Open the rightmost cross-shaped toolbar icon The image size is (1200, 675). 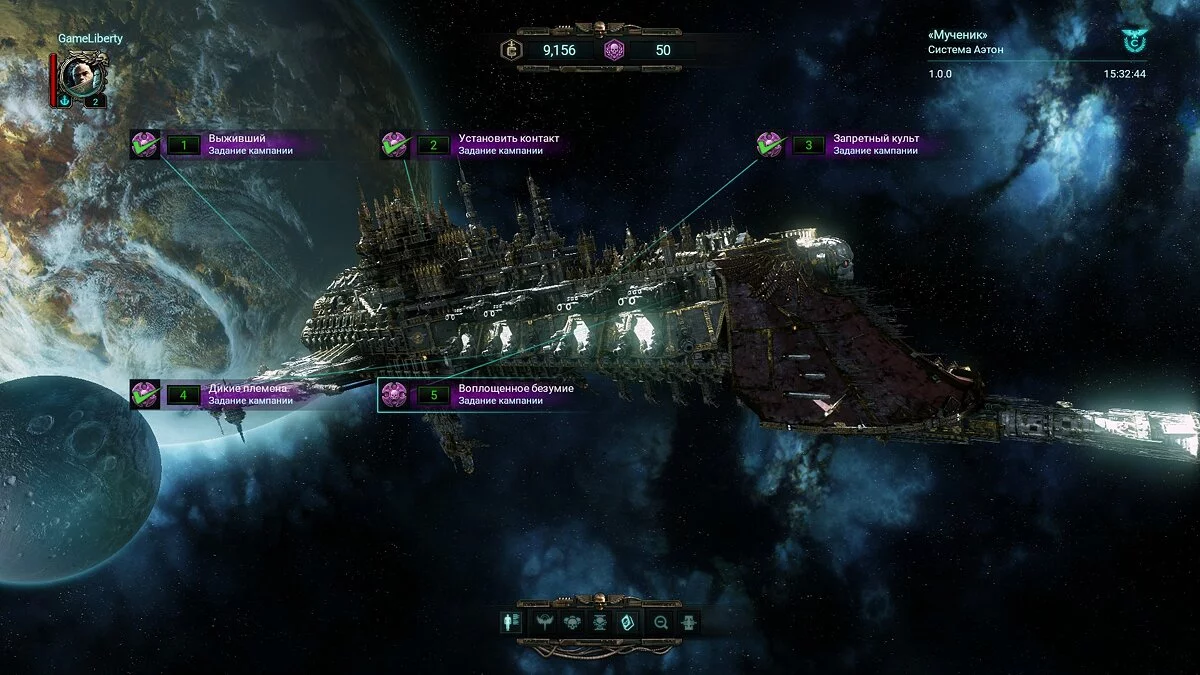(x=689, y=622)
